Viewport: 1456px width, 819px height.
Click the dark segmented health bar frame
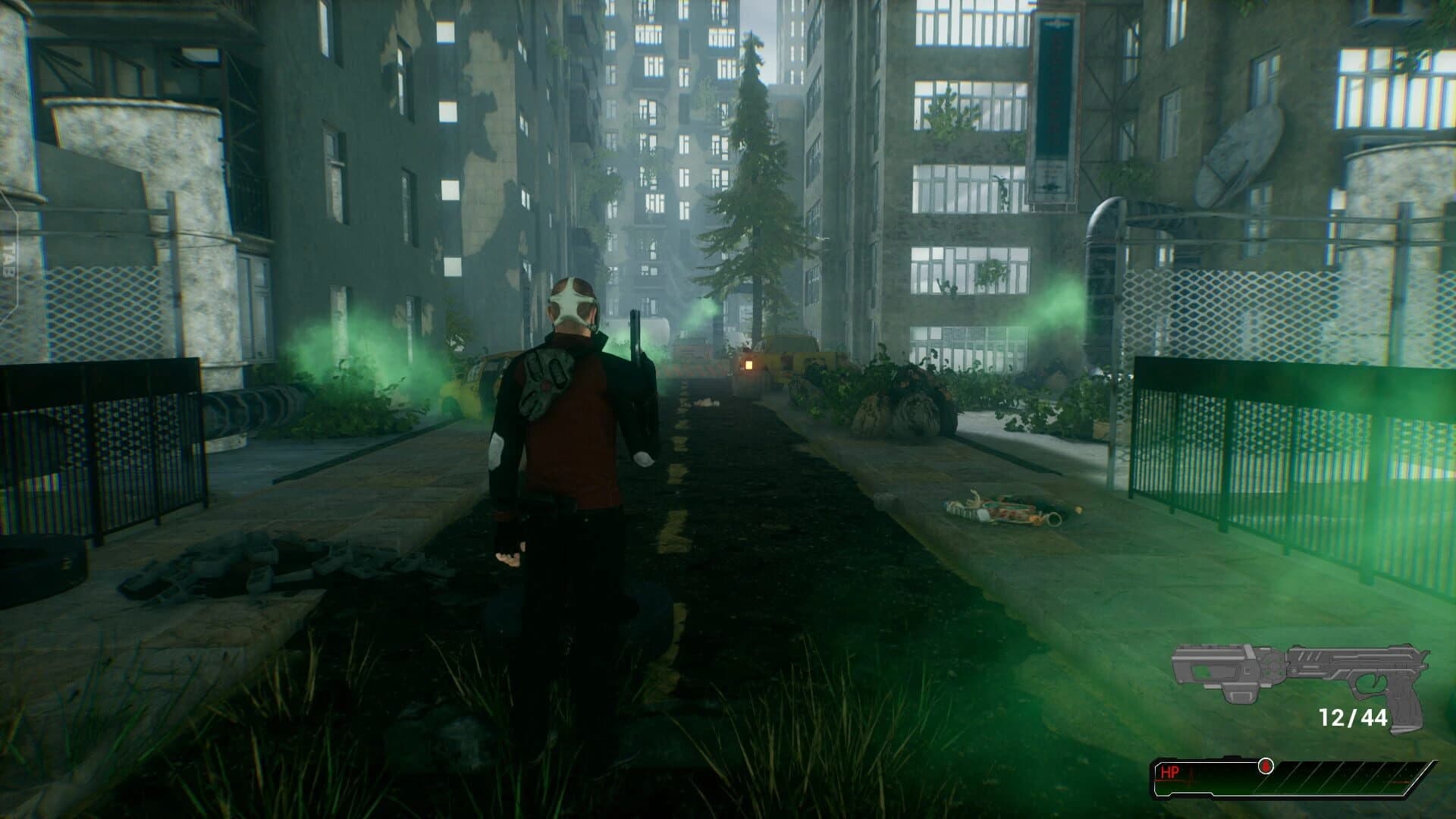1327,775
